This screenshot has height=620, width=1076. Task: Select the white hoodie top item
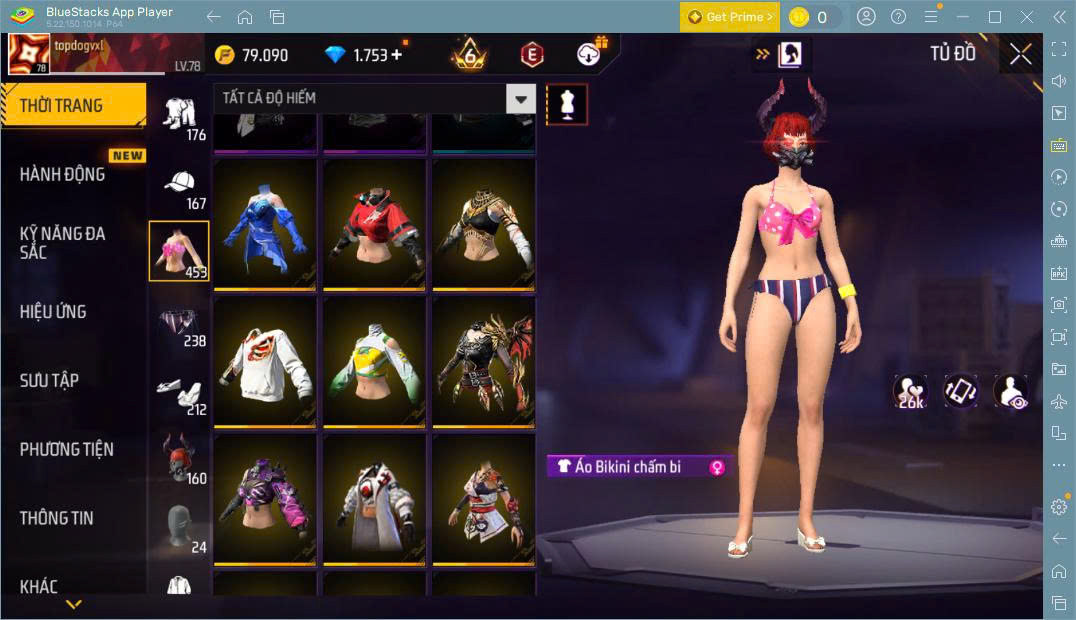265,361
